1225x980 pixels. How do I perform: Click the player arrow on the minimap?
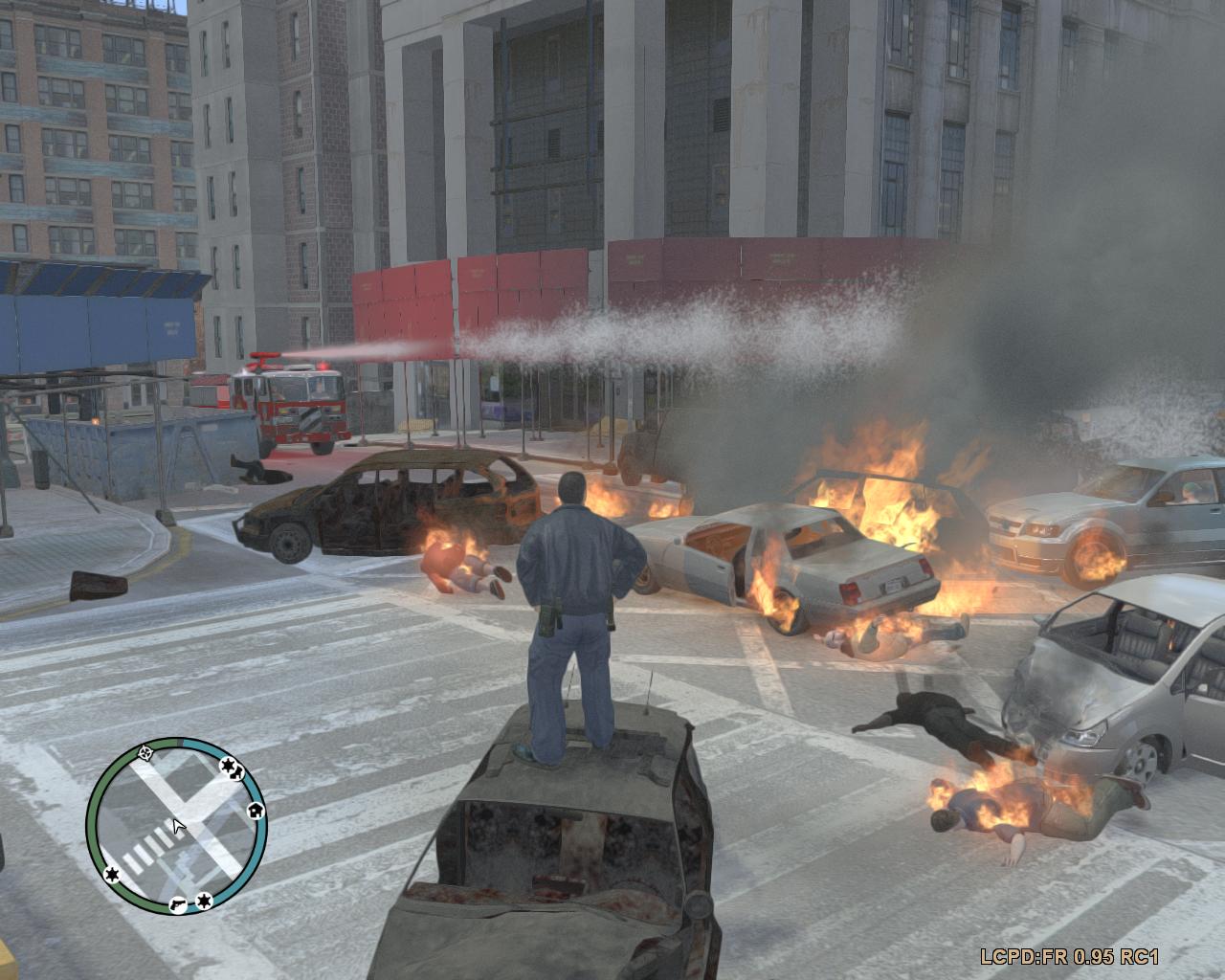[177, 825]
